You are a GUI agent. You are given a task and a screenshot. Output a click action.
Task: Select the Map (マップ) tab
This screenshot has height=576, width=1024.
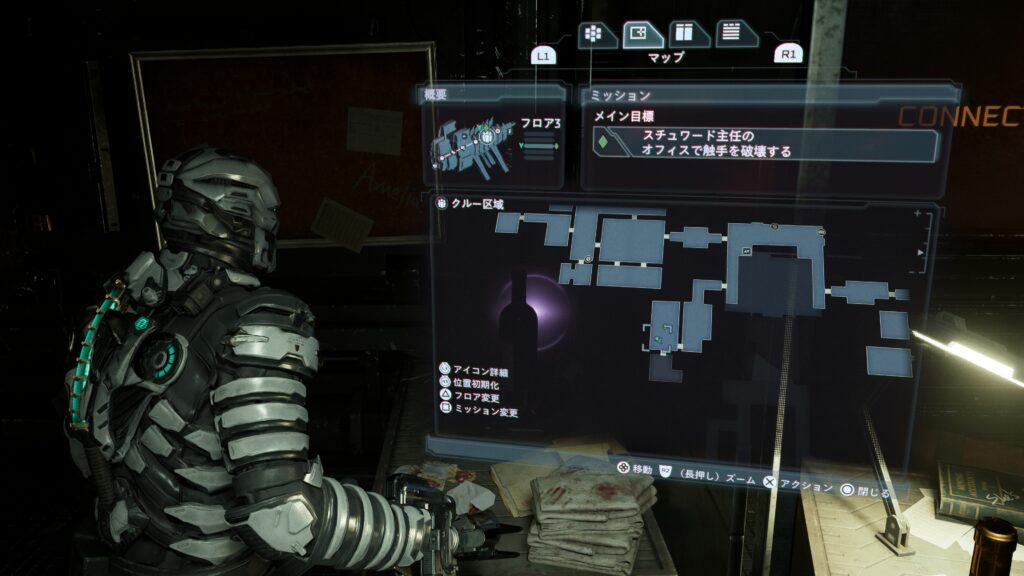tap(643, 35)
